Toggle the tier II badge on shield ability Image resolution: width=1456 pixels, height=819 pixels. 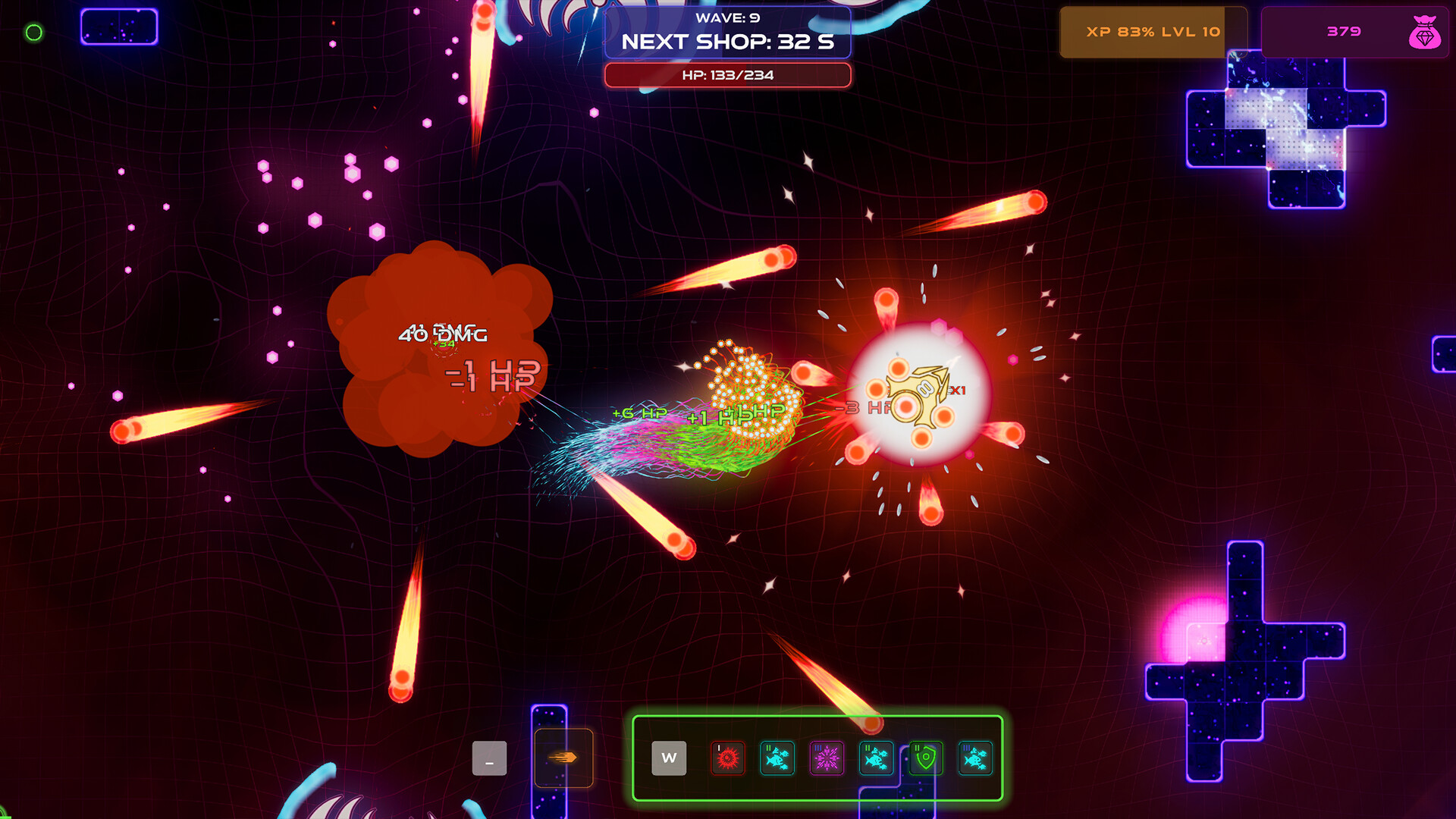[x=917, y=747]
